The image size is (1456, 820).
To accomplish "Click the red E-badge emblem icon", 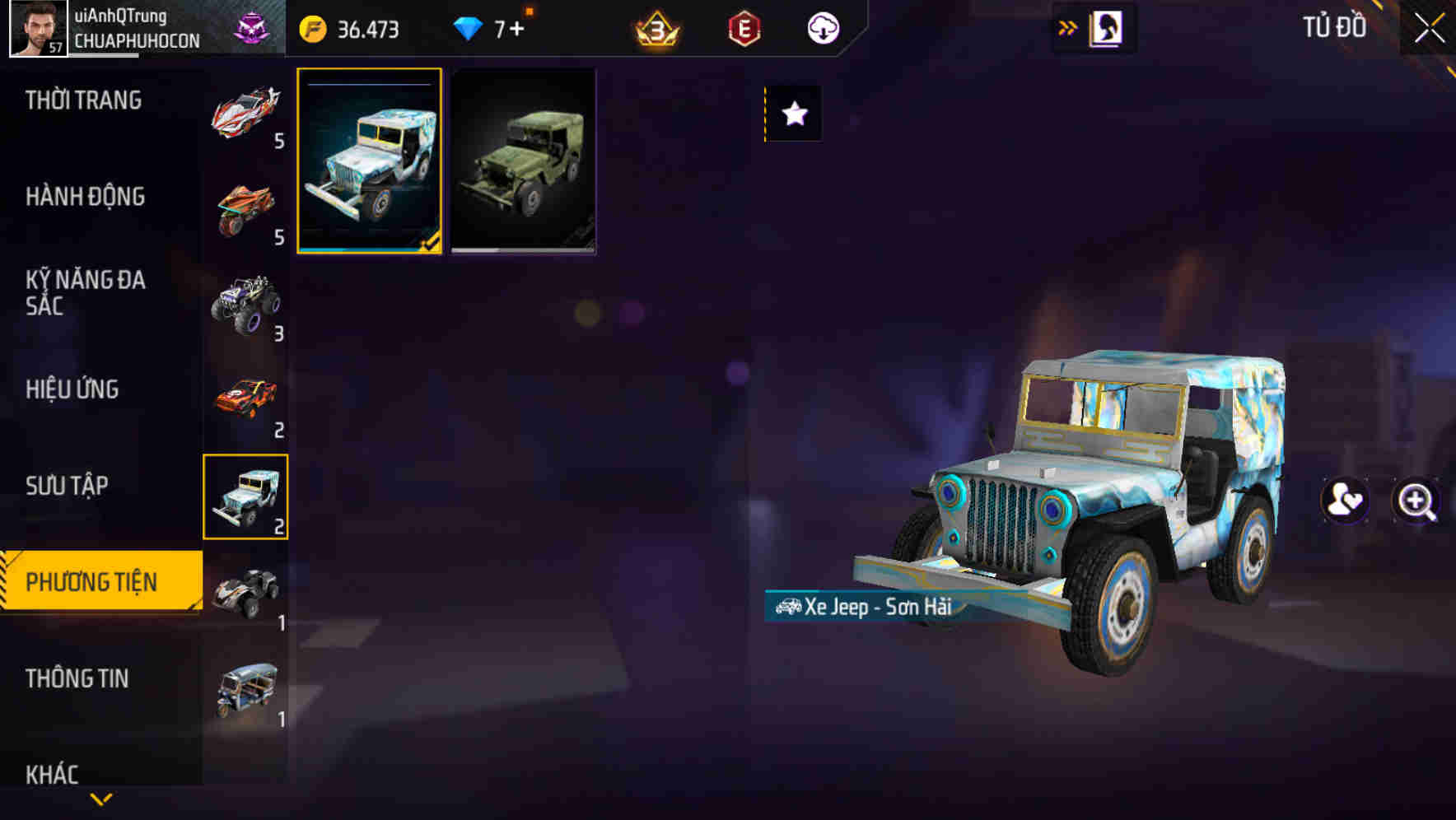I will (x=744, y=26).
